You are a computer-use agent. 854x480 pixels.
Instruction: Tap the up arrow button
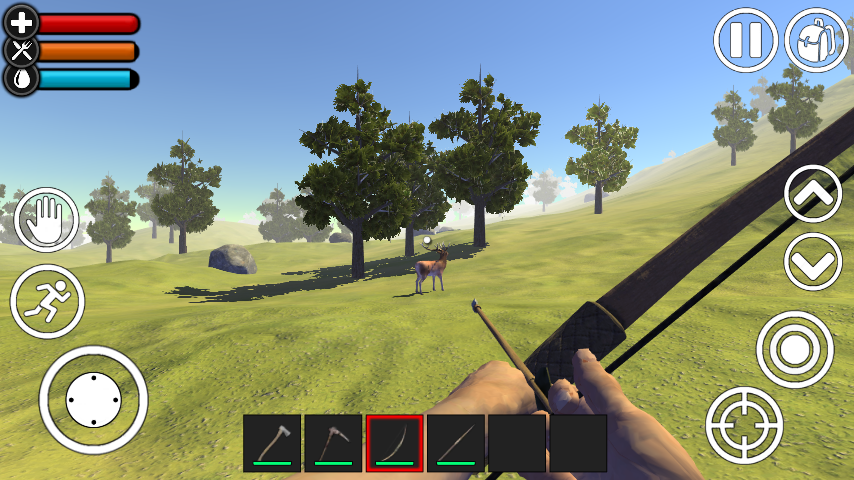click(813, 194)
